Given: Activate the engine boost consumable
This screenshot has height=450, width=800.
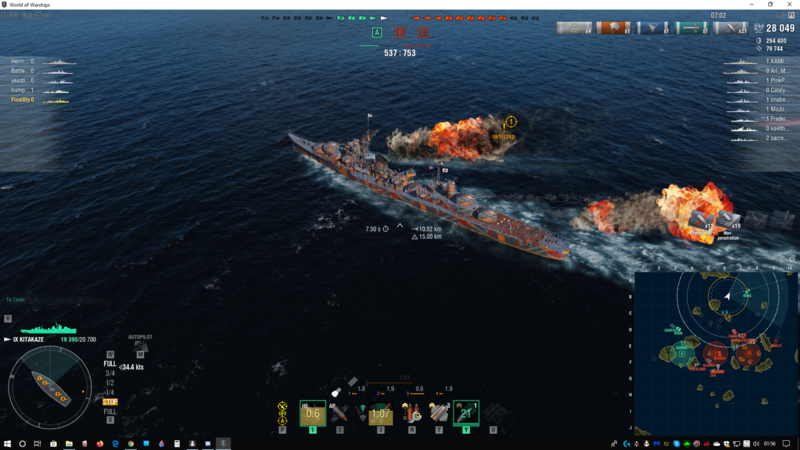Looking at the screenshot, I should 466,412.
